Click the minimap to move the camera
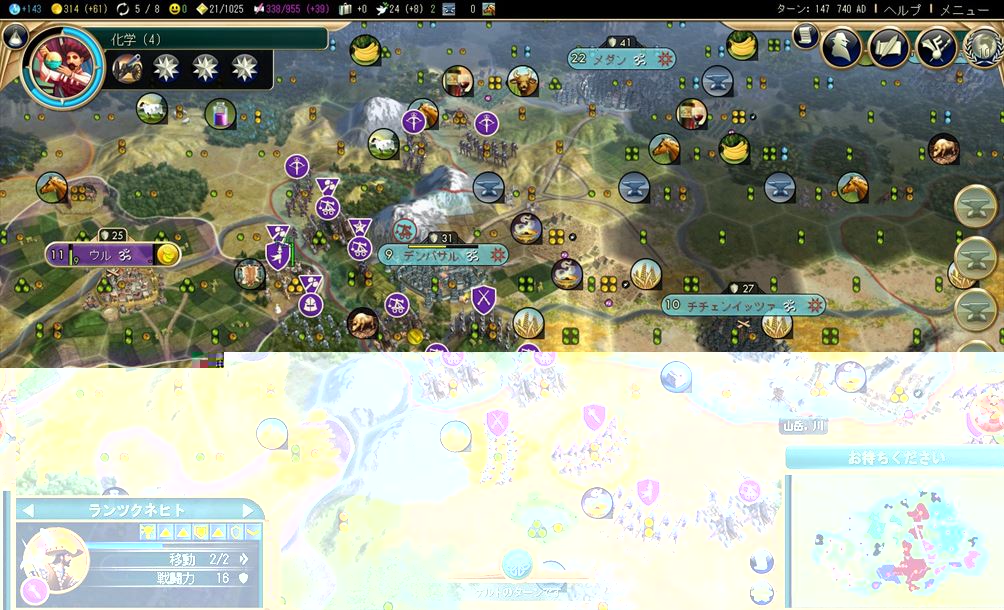1004x610 pixels. click(893, 540)
